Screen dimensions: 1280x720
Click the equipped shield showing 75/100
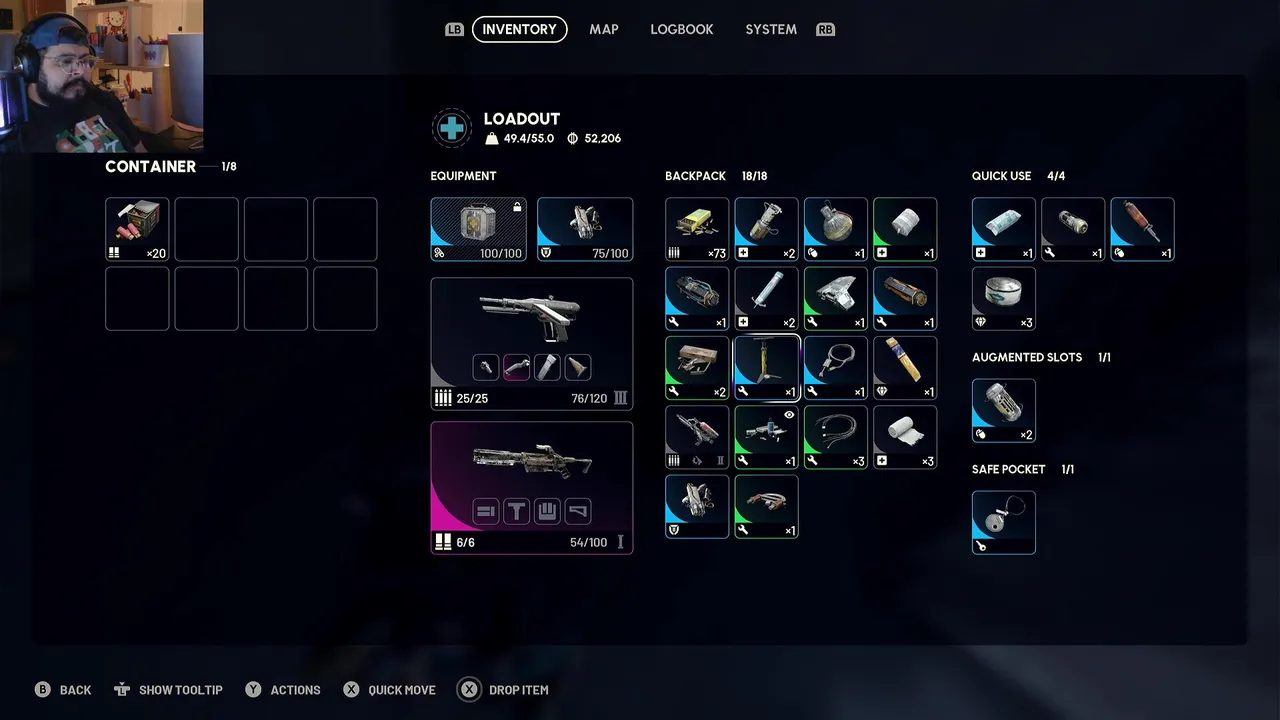coord(585,229)
